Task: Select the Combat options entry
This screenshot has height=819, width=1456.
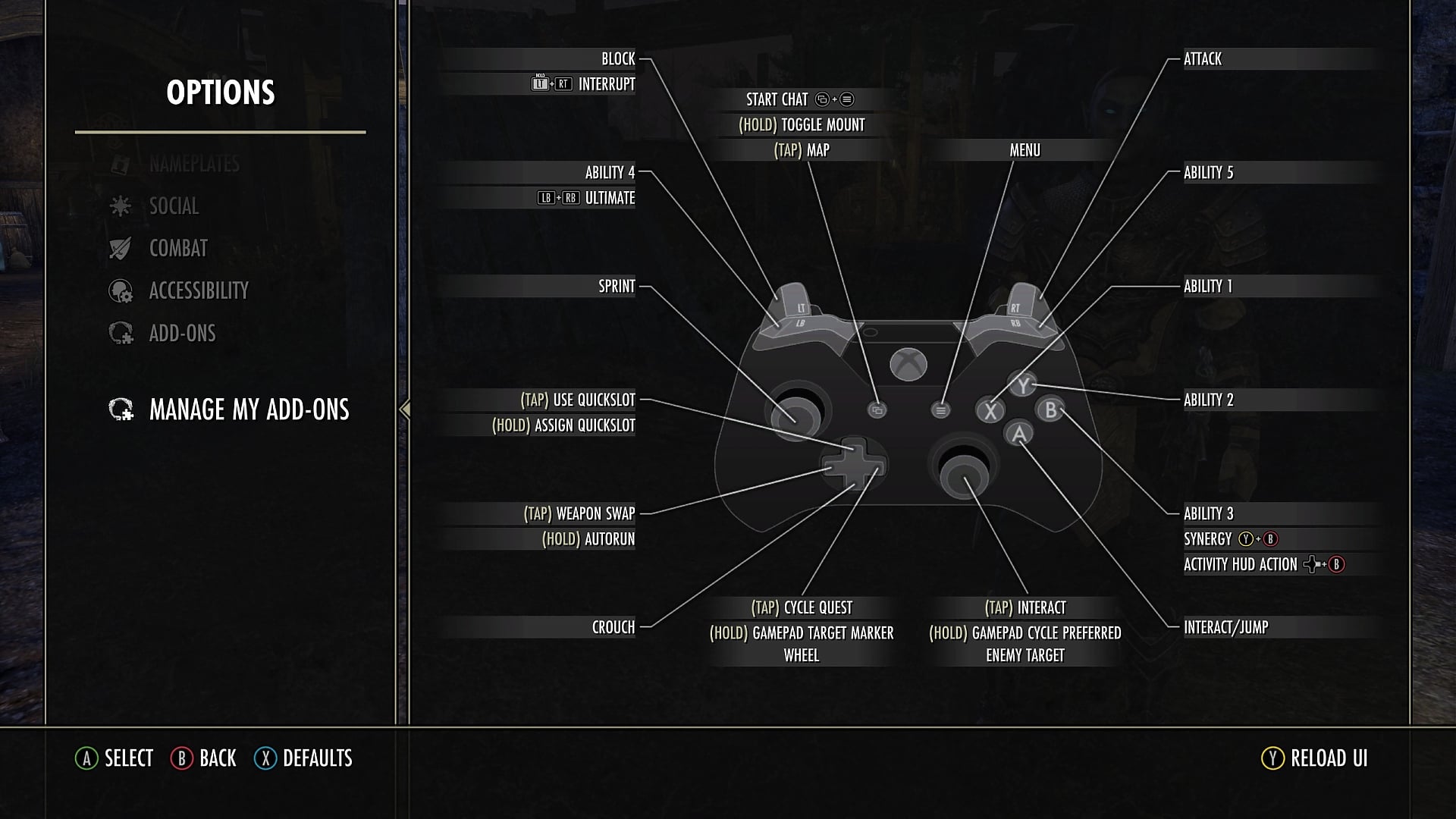Action: (178, 249)
